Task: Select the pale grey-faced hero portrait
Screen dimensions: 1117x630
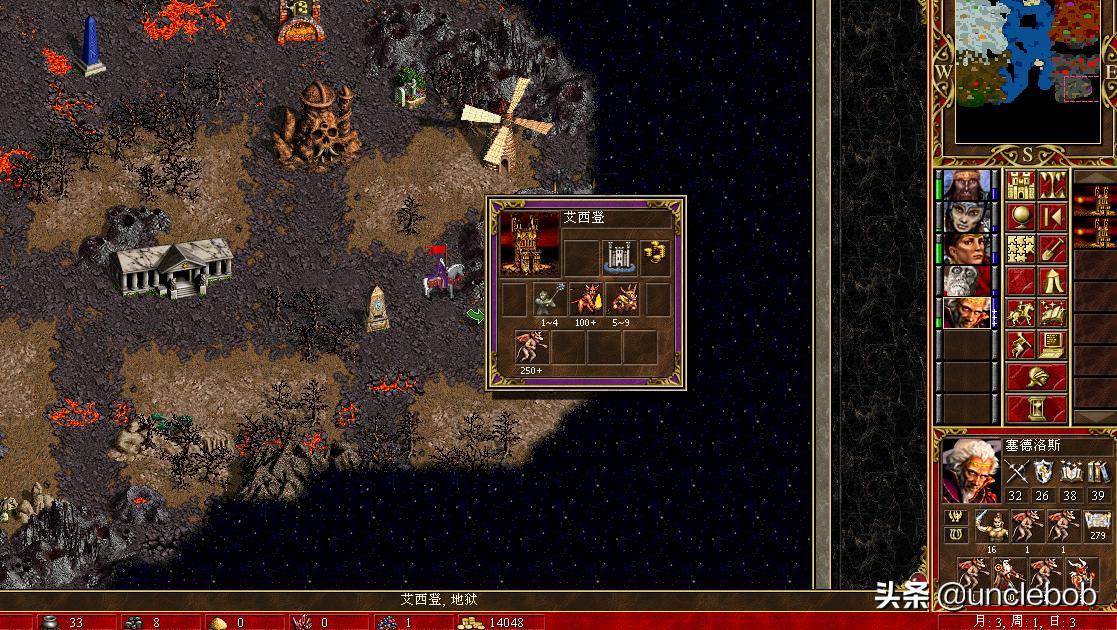Action: pyautogui.click(x=968, y=217)
